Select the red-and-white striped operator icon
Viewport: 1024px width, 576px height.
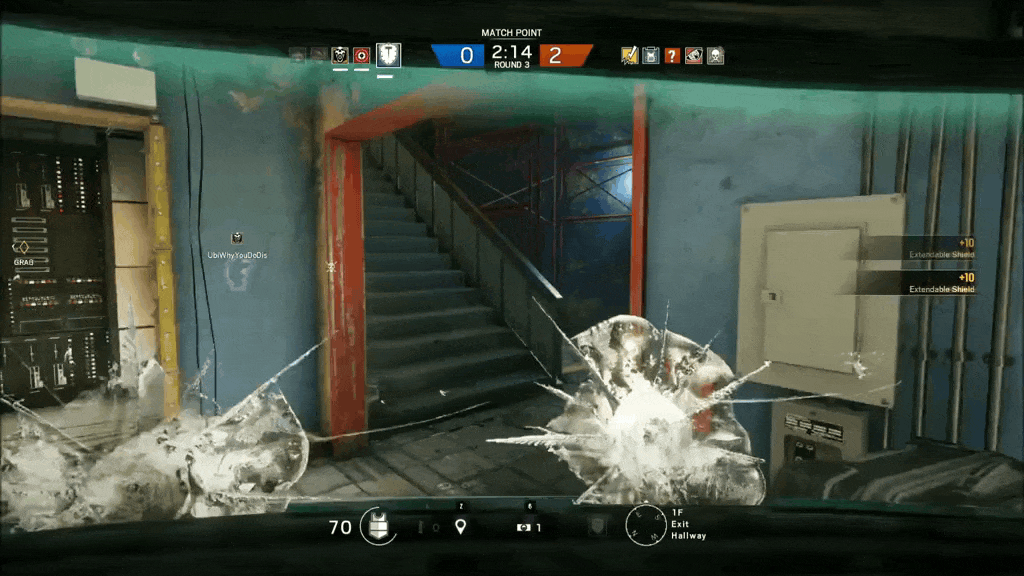693,55
